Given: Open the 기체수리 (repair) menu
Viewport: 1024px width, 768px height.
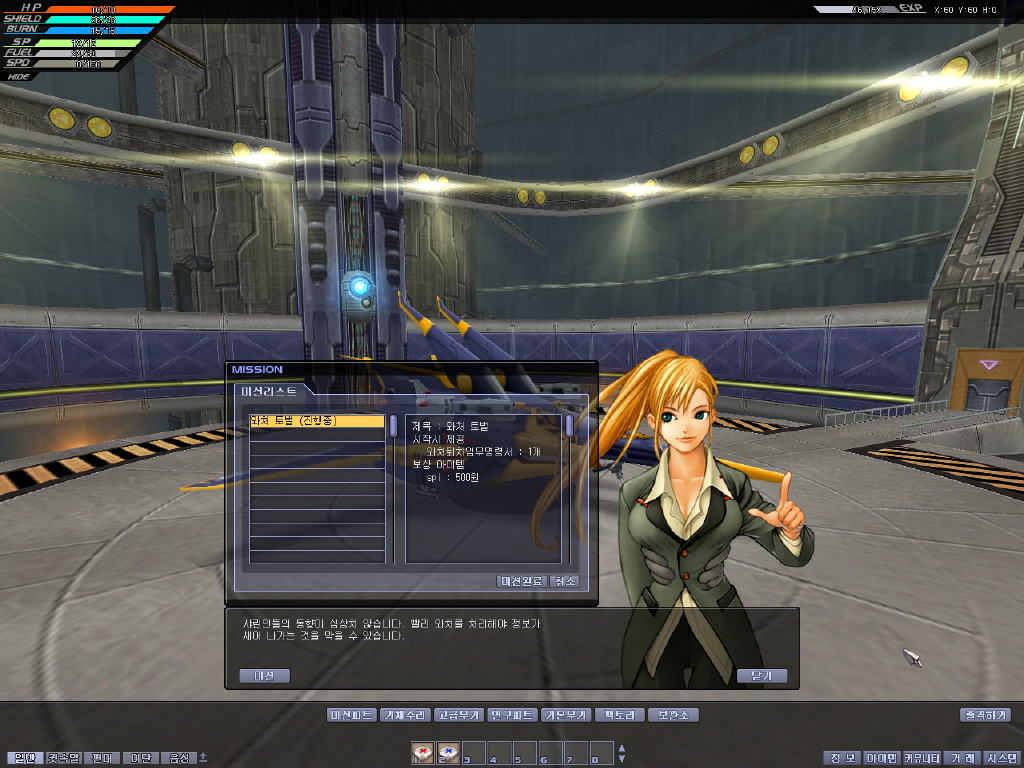Looking at the screenshot, I should coord(406,715).
